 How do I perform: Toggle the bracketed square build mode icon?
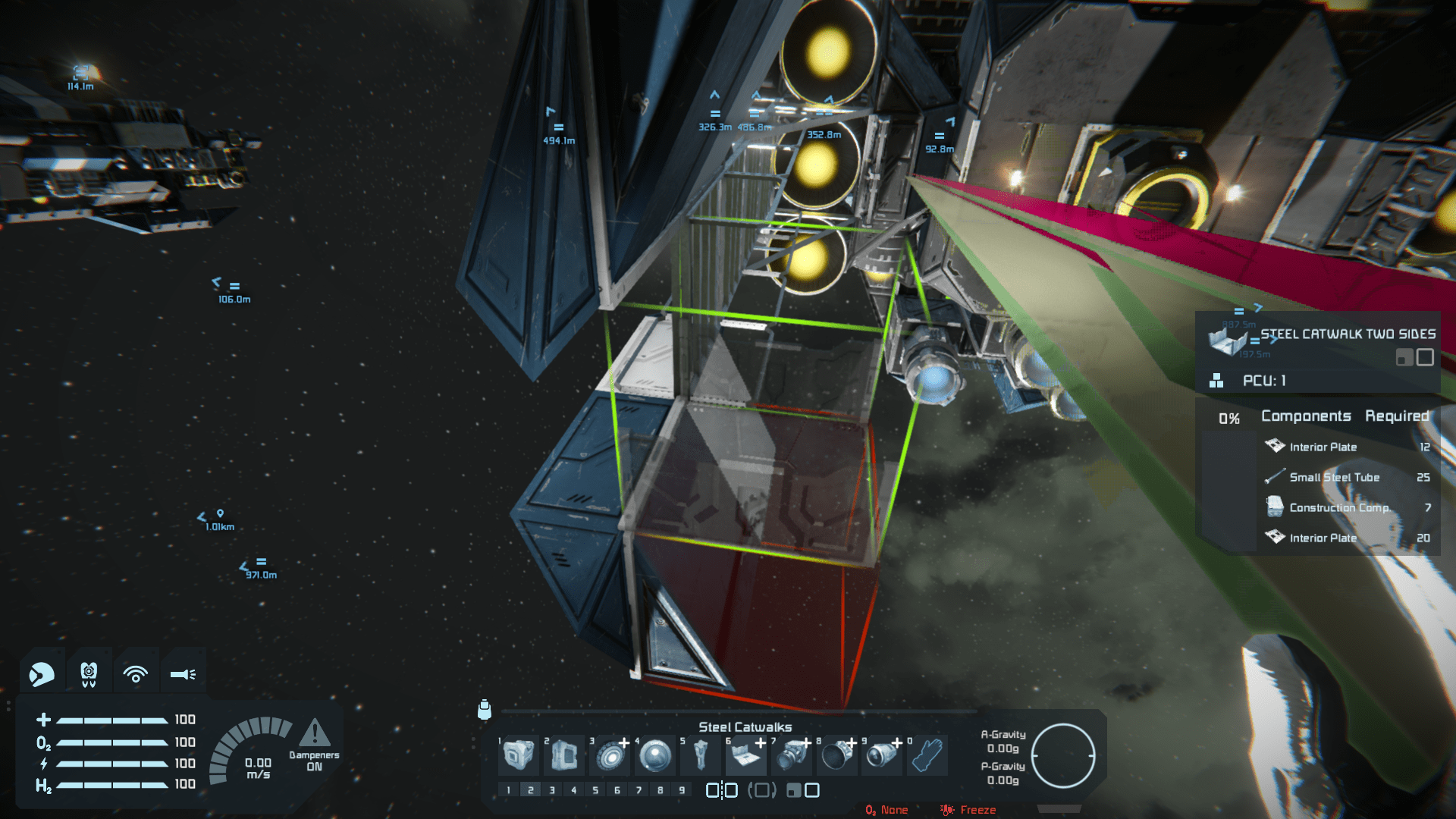click(762, 790)
